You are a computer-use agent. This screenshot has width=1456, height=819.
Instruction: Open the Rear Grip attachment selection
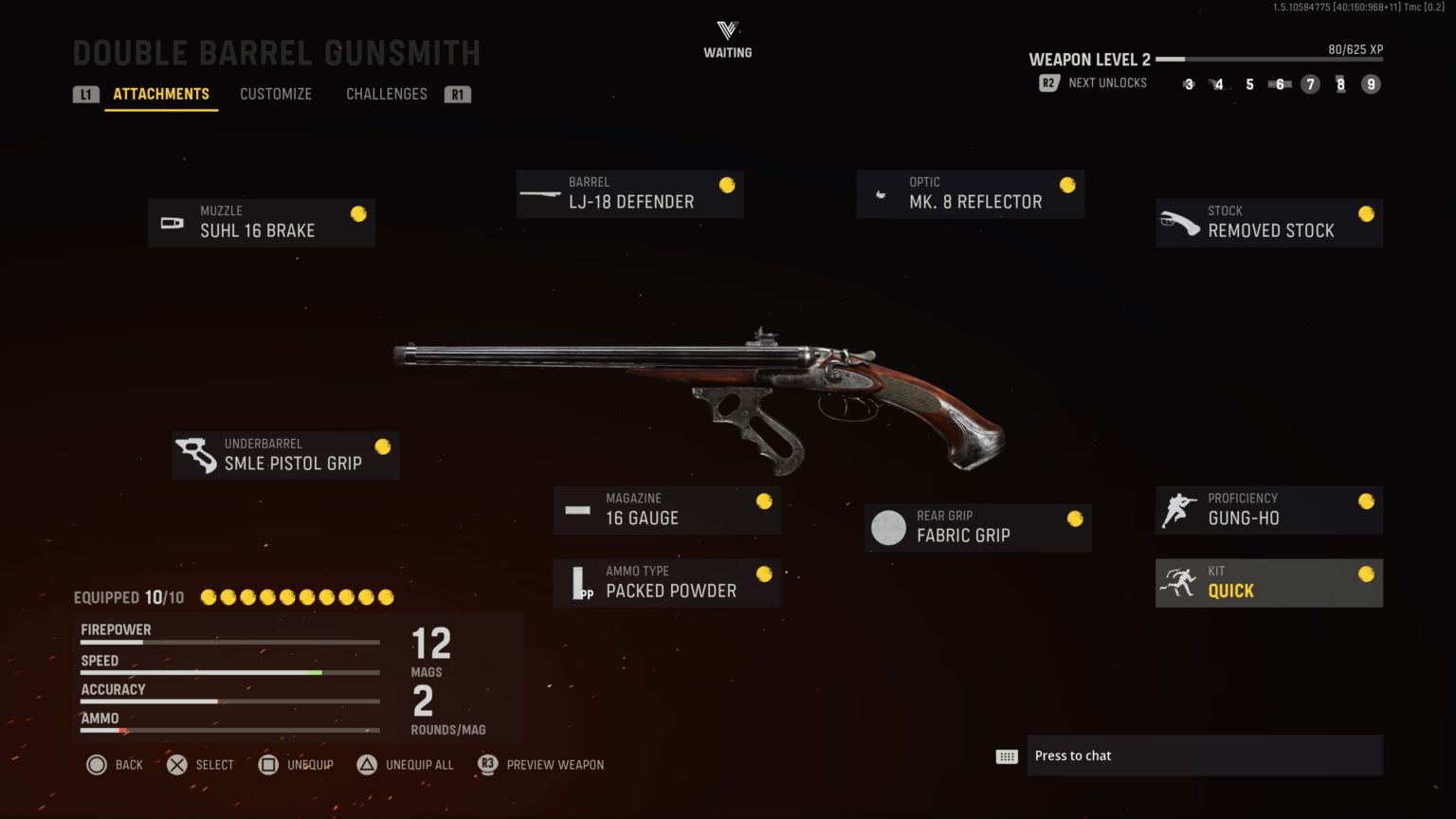pos(977,527)
